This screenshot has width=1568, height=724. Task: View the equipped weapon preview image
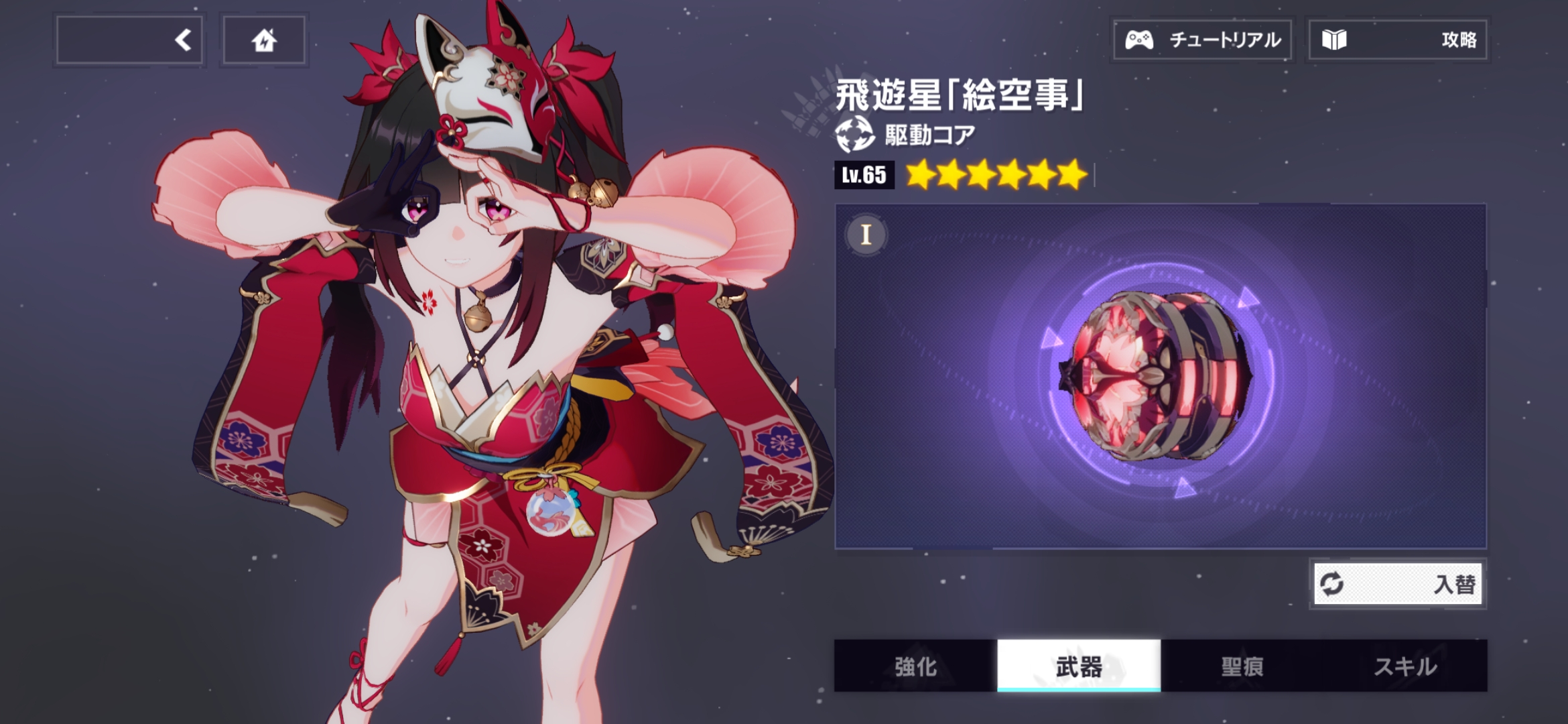pos(1159,377)
